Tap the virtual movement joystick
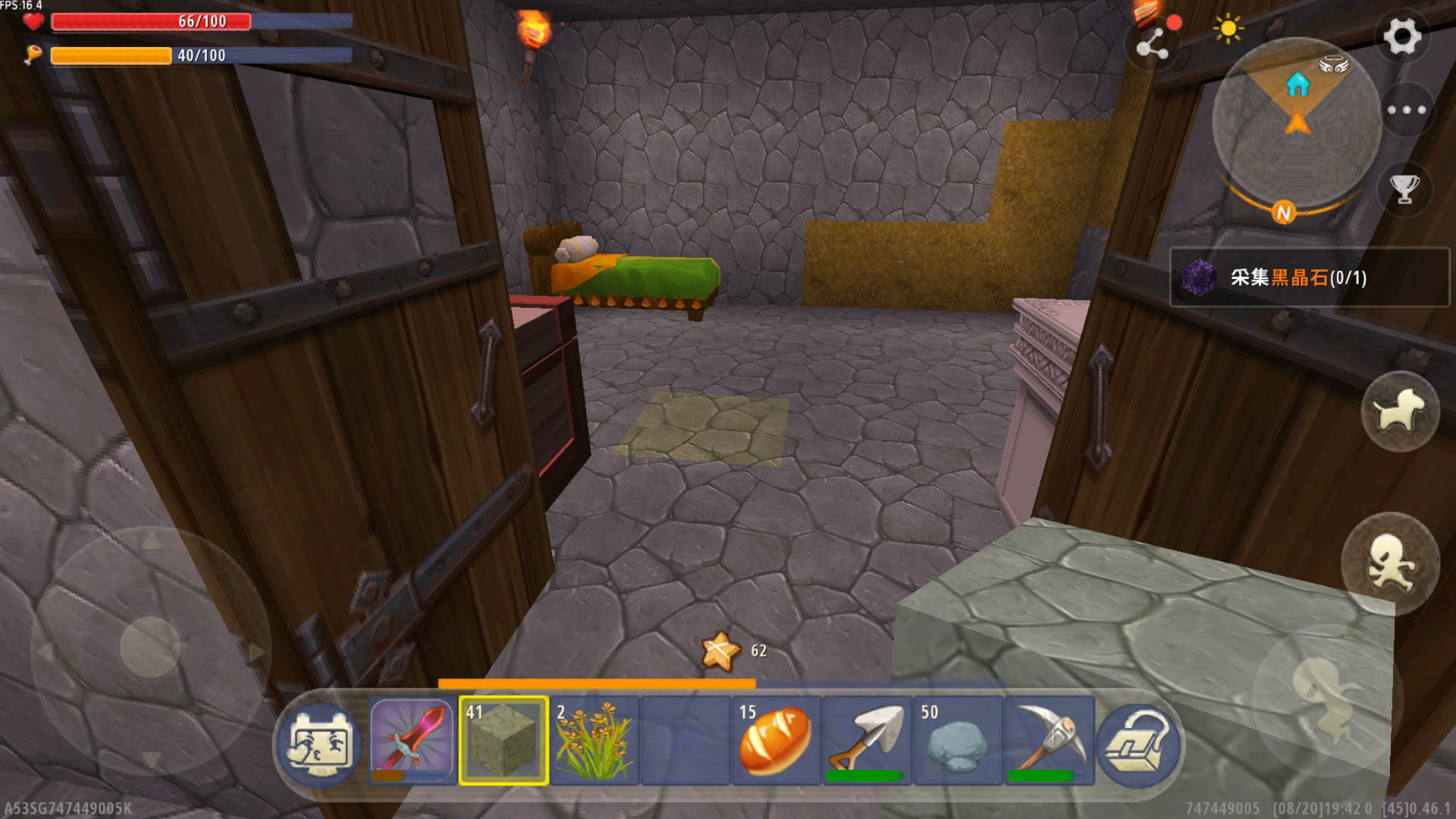Image resolution: width=1456 pixels, height=819 pixels. (150, 648)
